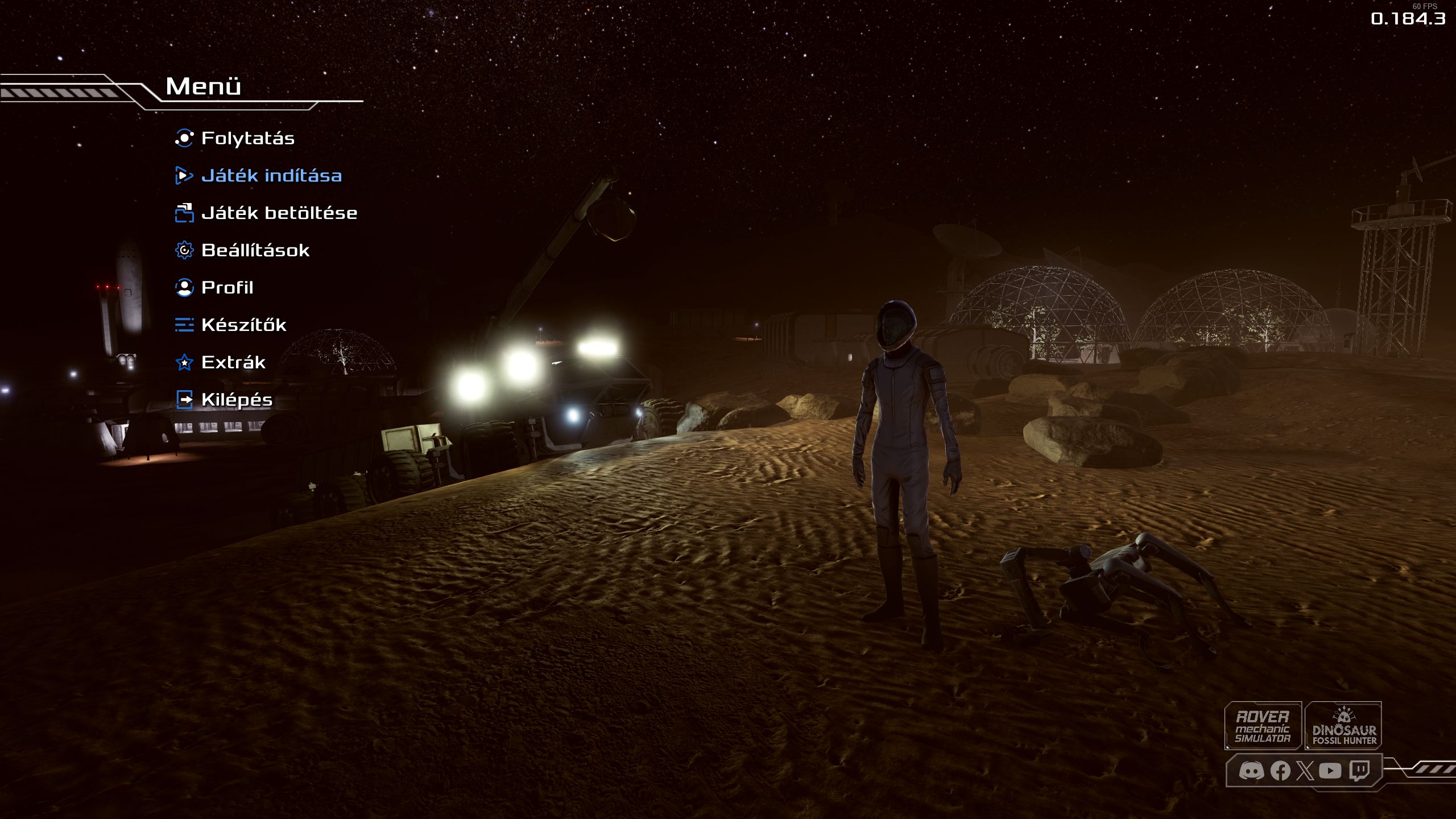Open the Discord link icon
Image resolution: width=1456 pixels, height=819 pixels.
point(1251,771)
